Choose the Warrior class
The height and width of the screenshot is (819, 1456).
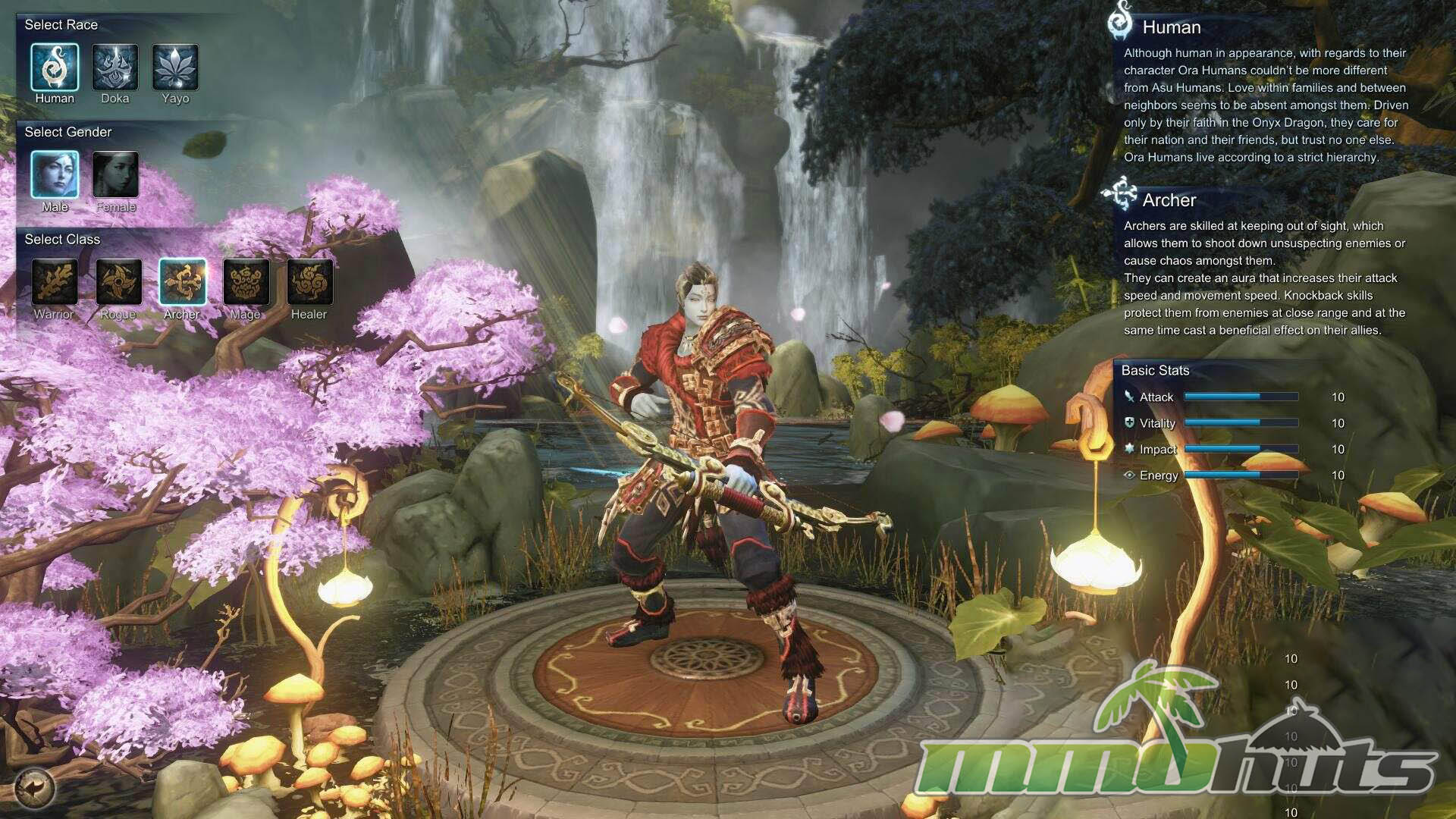(x=54, y=282)
